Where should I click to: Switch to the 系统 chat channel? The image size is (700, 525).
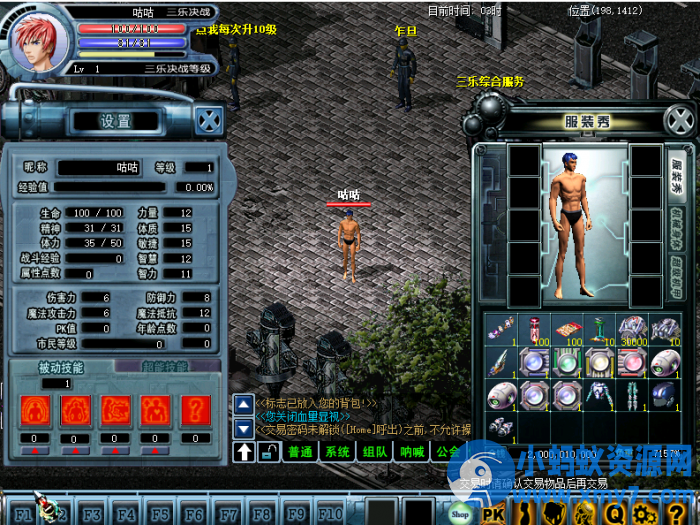click(x=338, y=452)
